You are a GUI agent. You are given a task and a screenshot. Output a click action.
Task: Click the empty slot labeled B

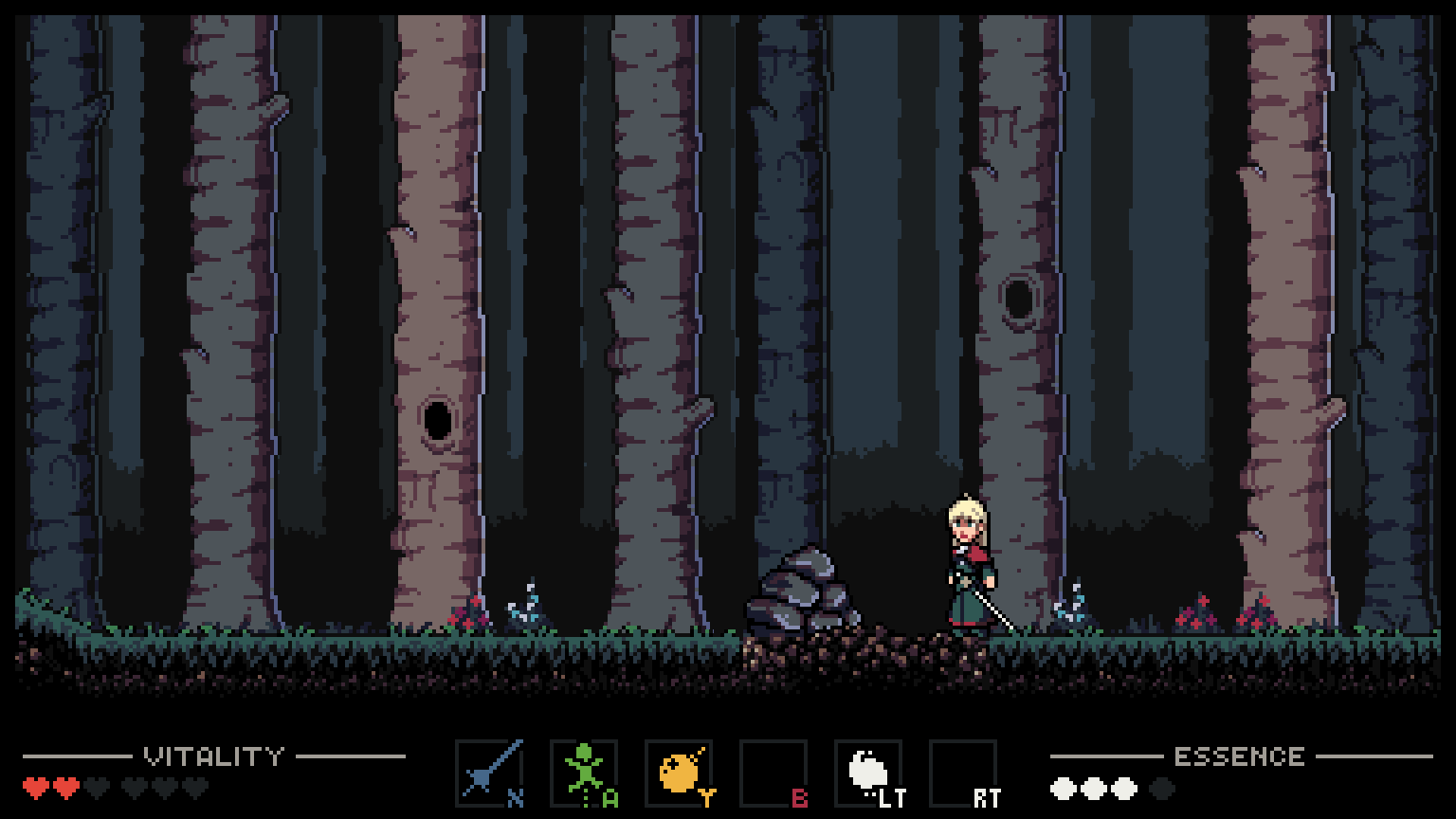click(x=773, y=773)
